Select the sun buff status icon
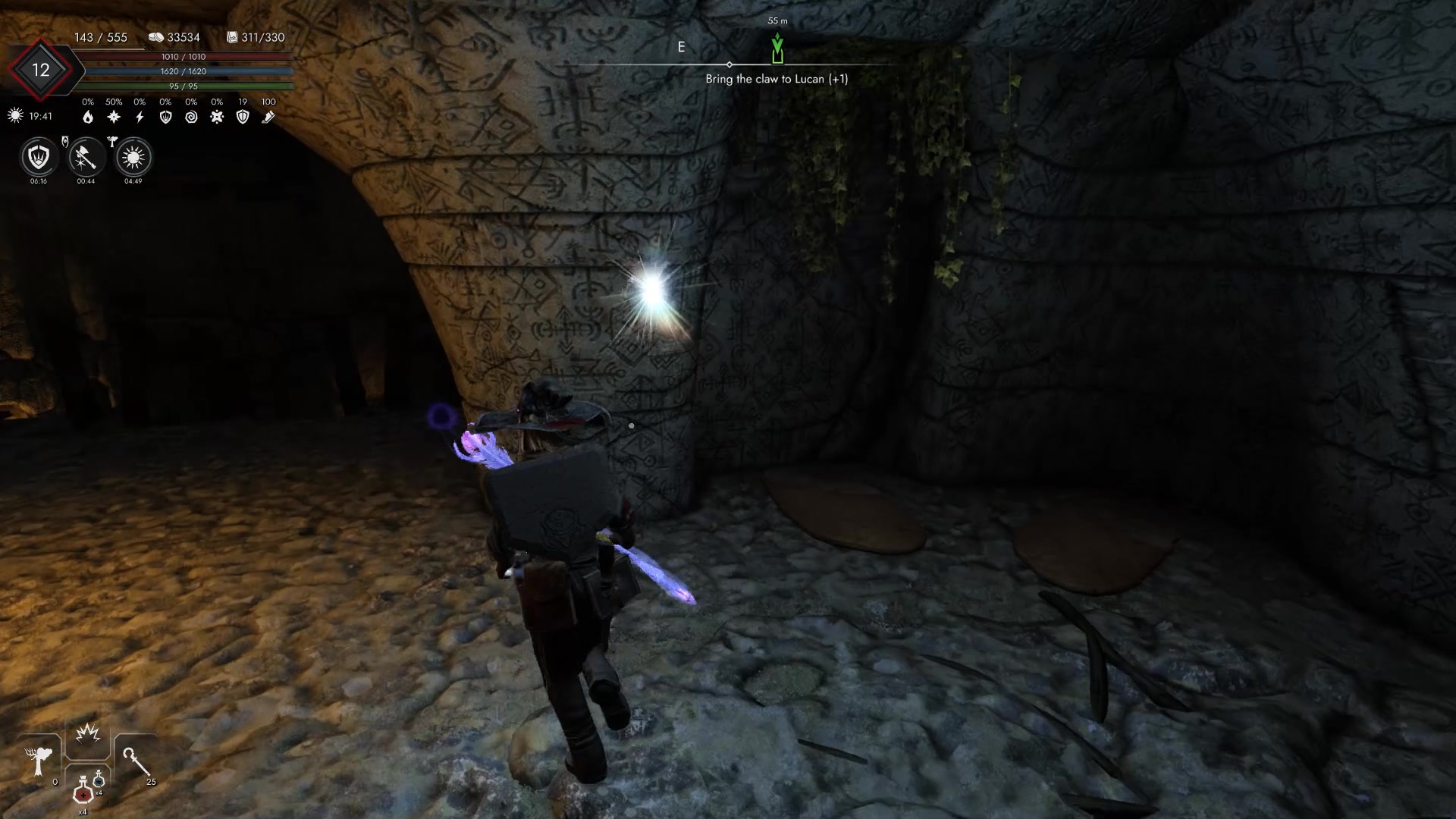Screen dimensions: 1456x819 click(133, 158)
